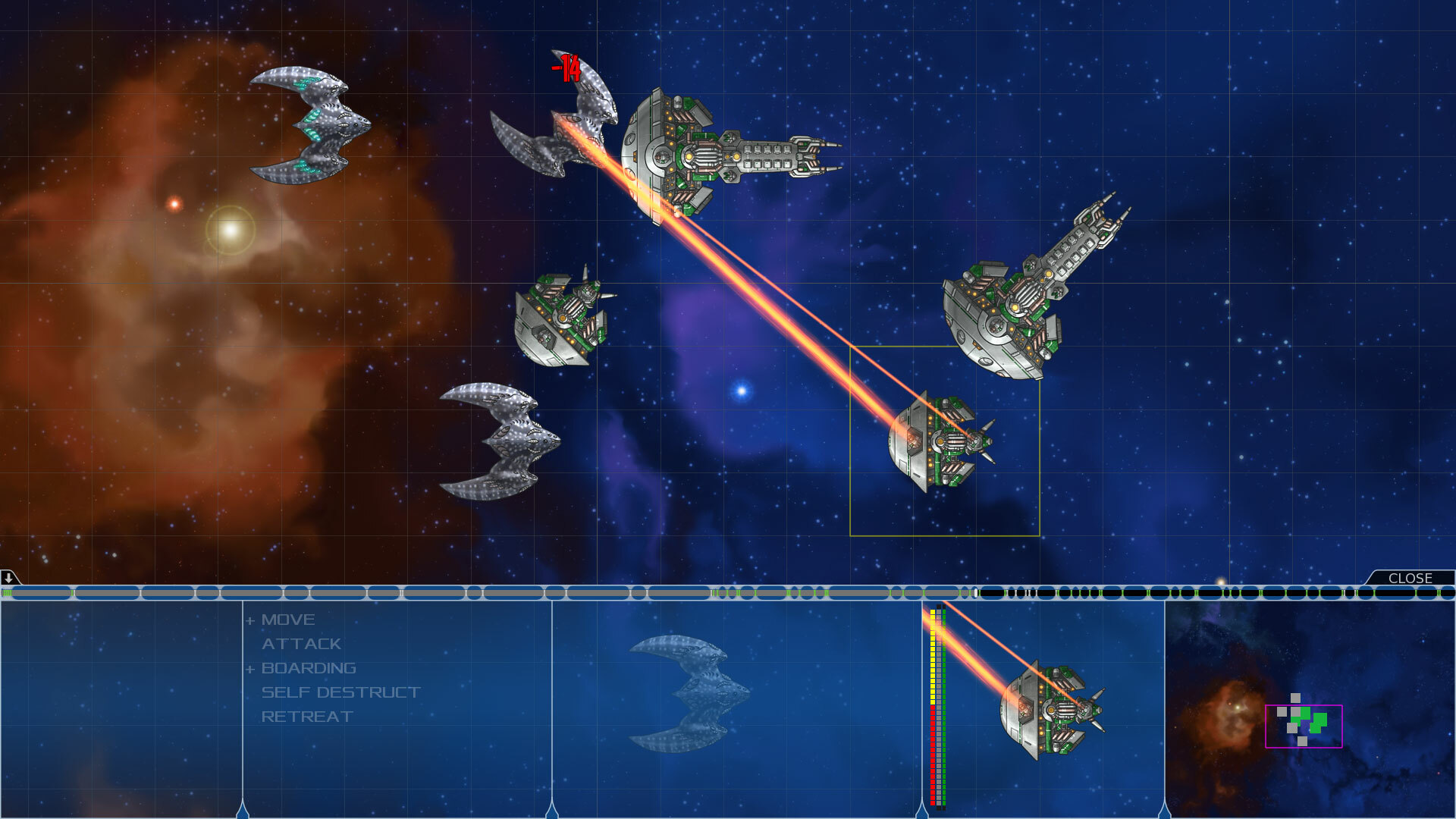The height and width of the screenshot is (819, 1456).
Task: Click the CLOSE button on the battle panel
Action: pyautogui.click(x=1412, y=578)
